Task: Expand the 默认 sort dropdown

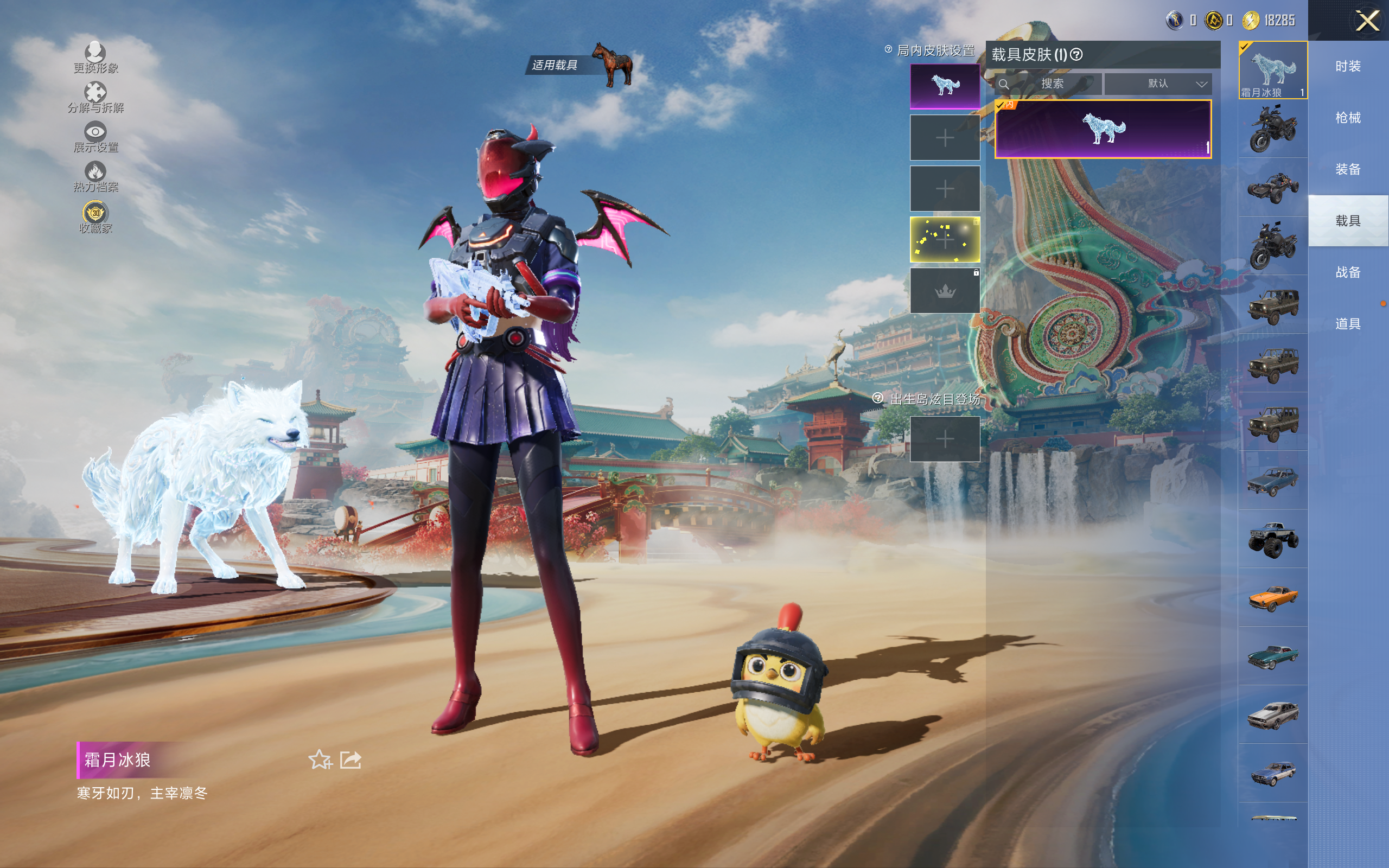Action: 1158,84
